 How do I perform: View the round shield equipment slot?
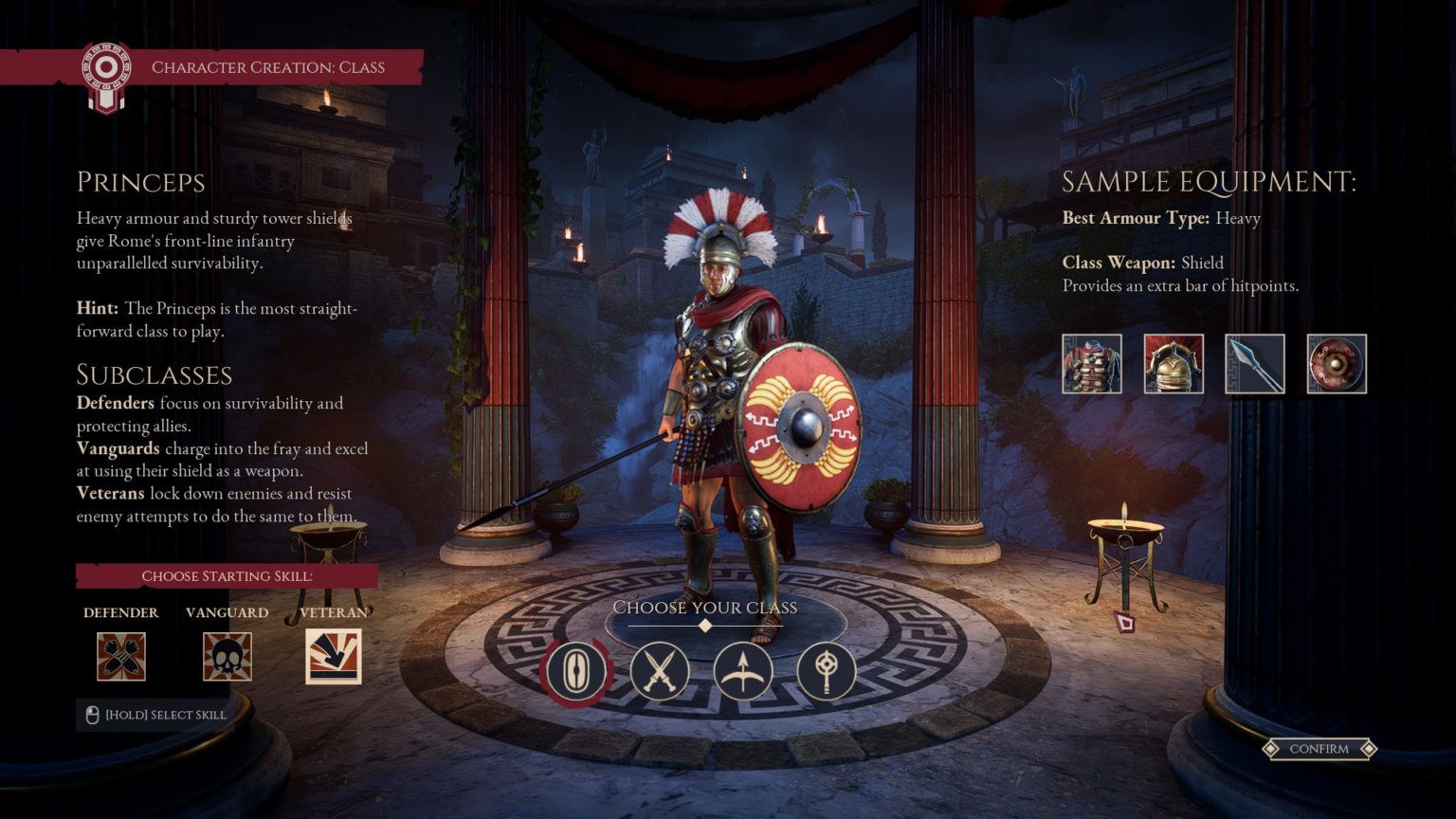tap(1337, 364)
